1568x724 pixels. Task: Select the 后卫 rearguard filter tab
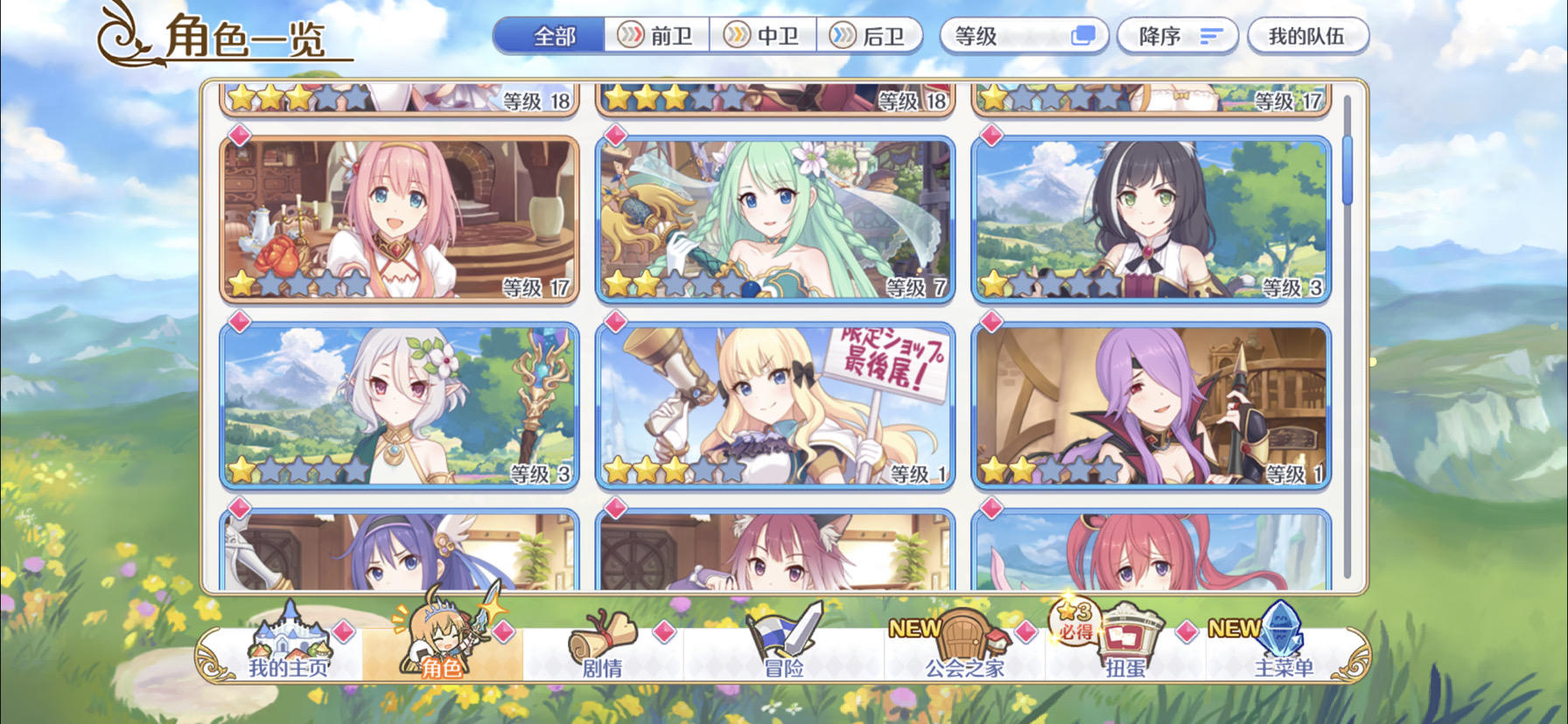pos(871,36)
